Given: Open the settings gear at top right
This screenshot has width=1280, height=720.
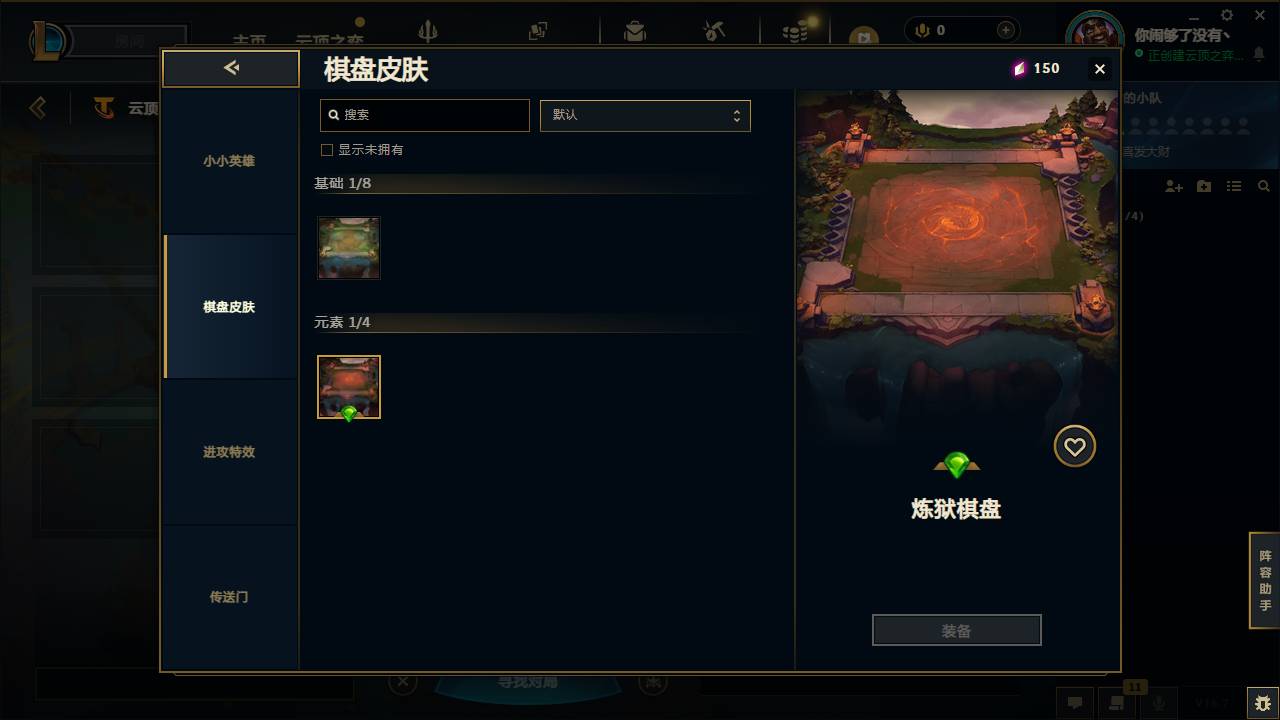Looking at the screenshot, I should 1226,15.
